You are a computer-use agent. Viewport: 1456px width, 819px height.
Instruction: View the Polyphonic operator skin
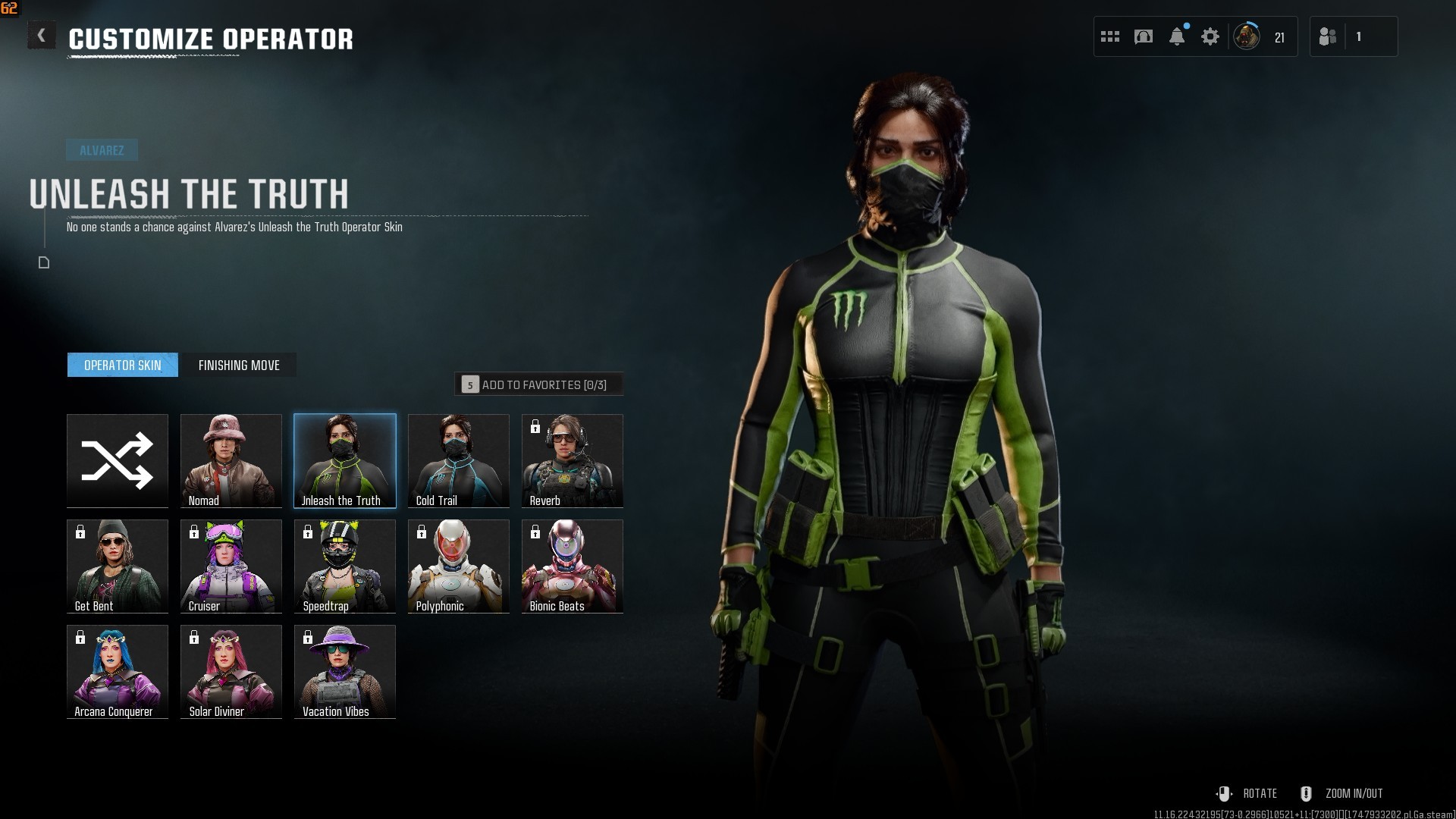pyautogui.click(x=459, y=566)
